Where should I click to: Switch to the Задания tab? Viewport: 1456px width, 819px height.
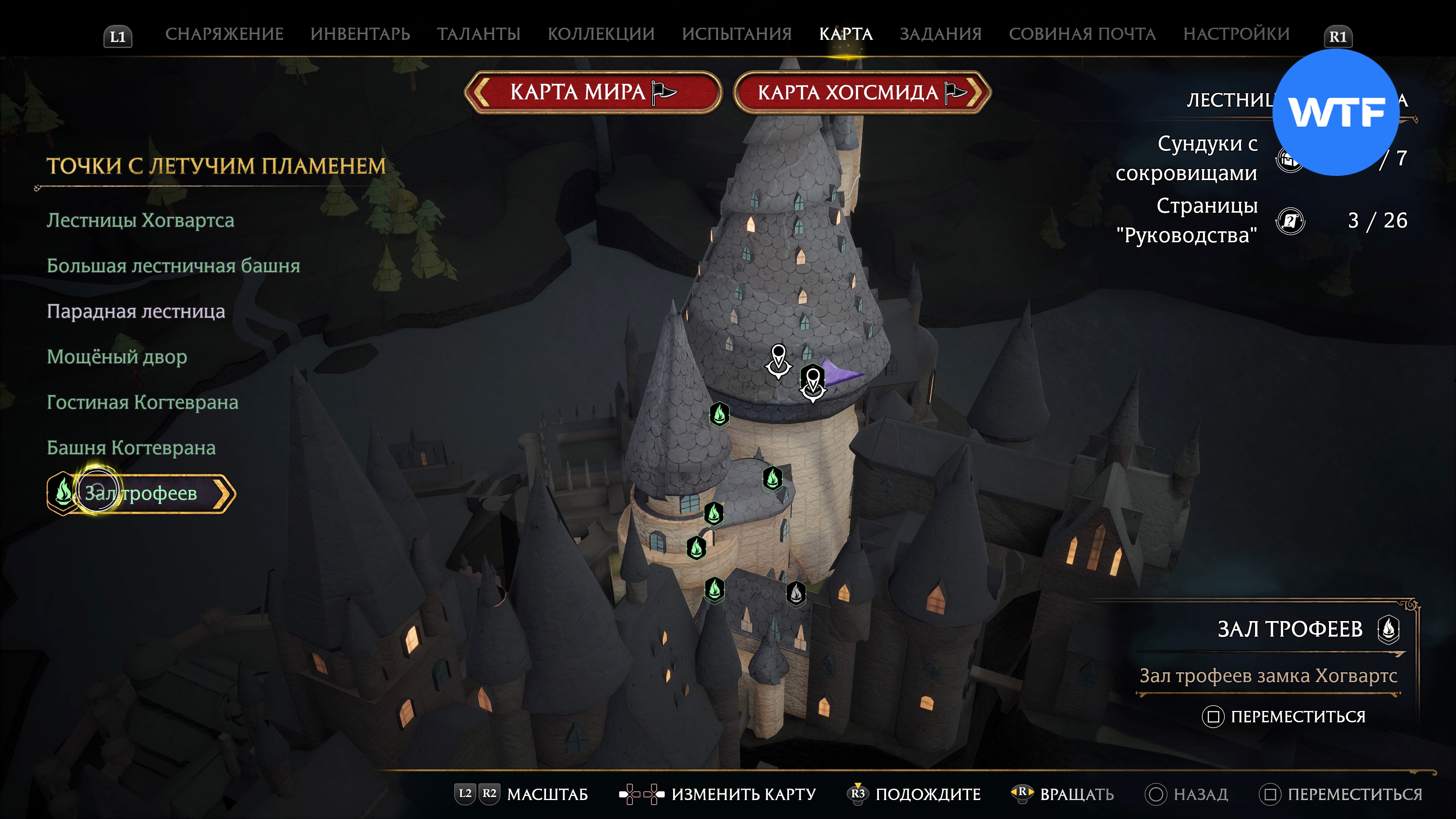(x=940, y=34)
